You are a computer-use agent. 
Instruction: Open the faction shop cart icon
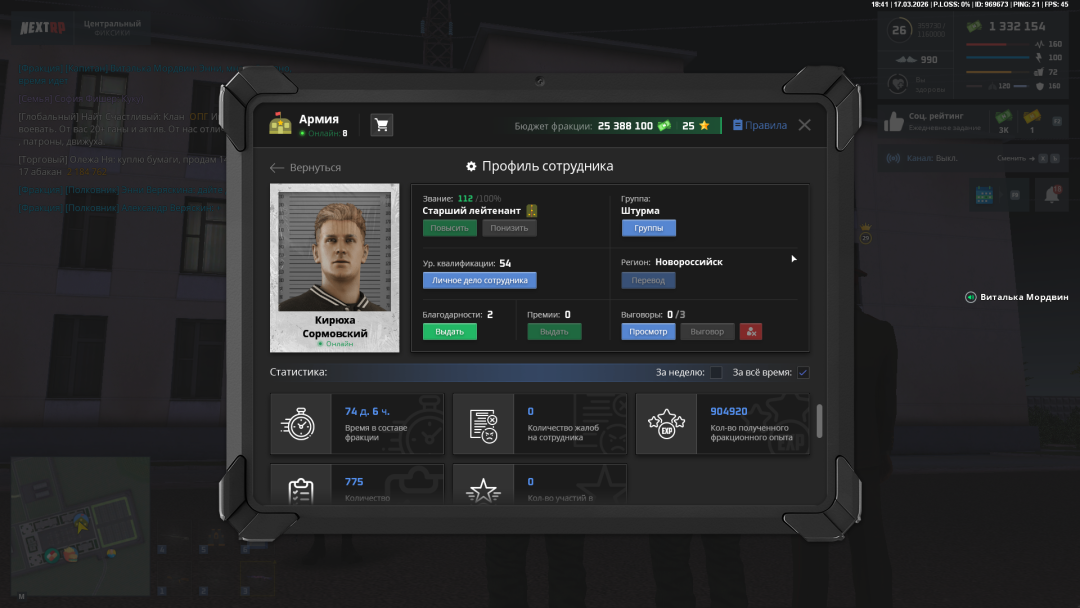pos(381,125)
